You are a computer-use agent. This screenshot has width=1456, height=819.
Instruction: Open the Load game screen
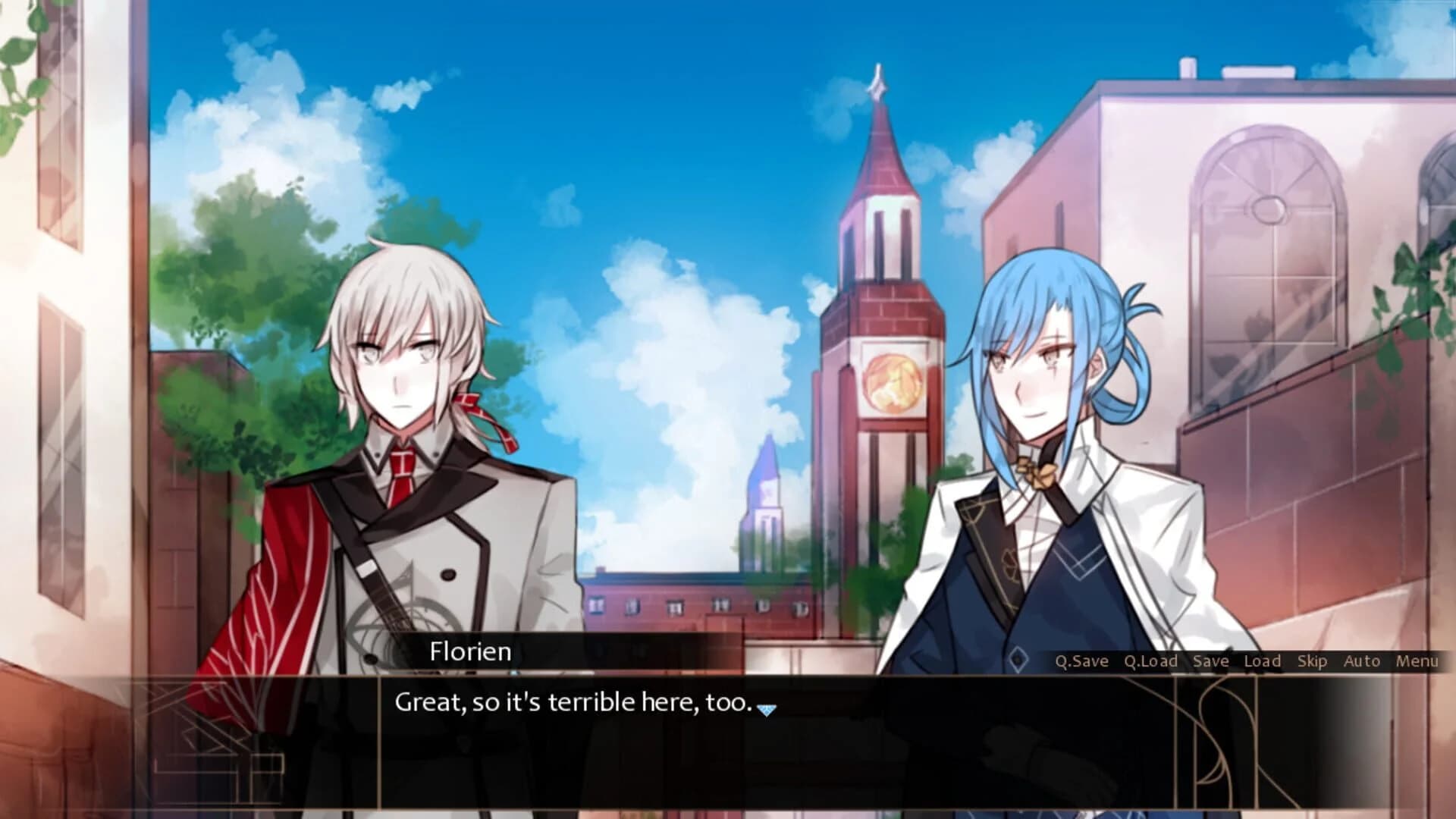click(x=1263, y=661)
